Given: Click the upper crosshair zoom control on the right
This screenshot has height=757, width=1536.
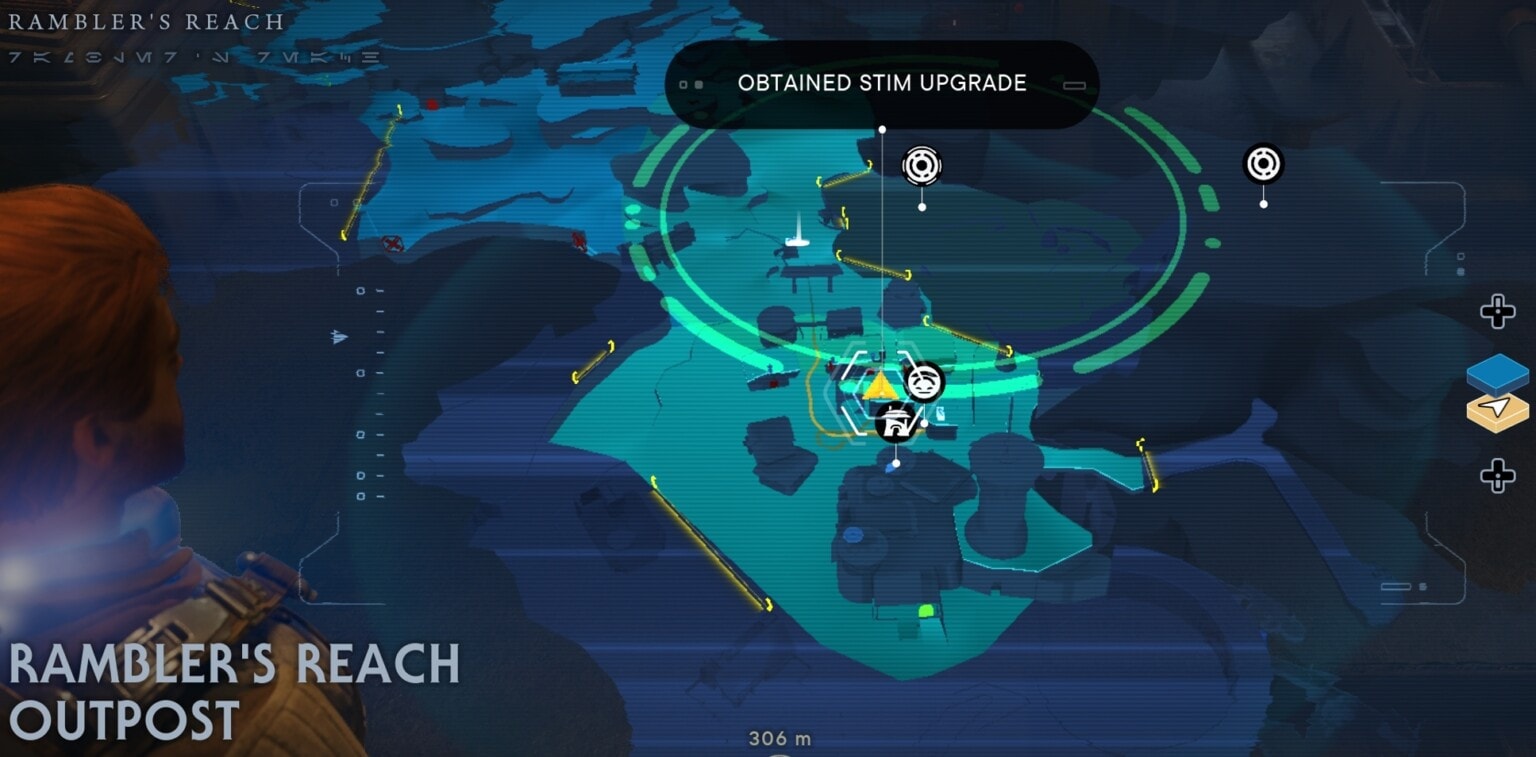Looking at the screenshot, I should point(1499,312).
